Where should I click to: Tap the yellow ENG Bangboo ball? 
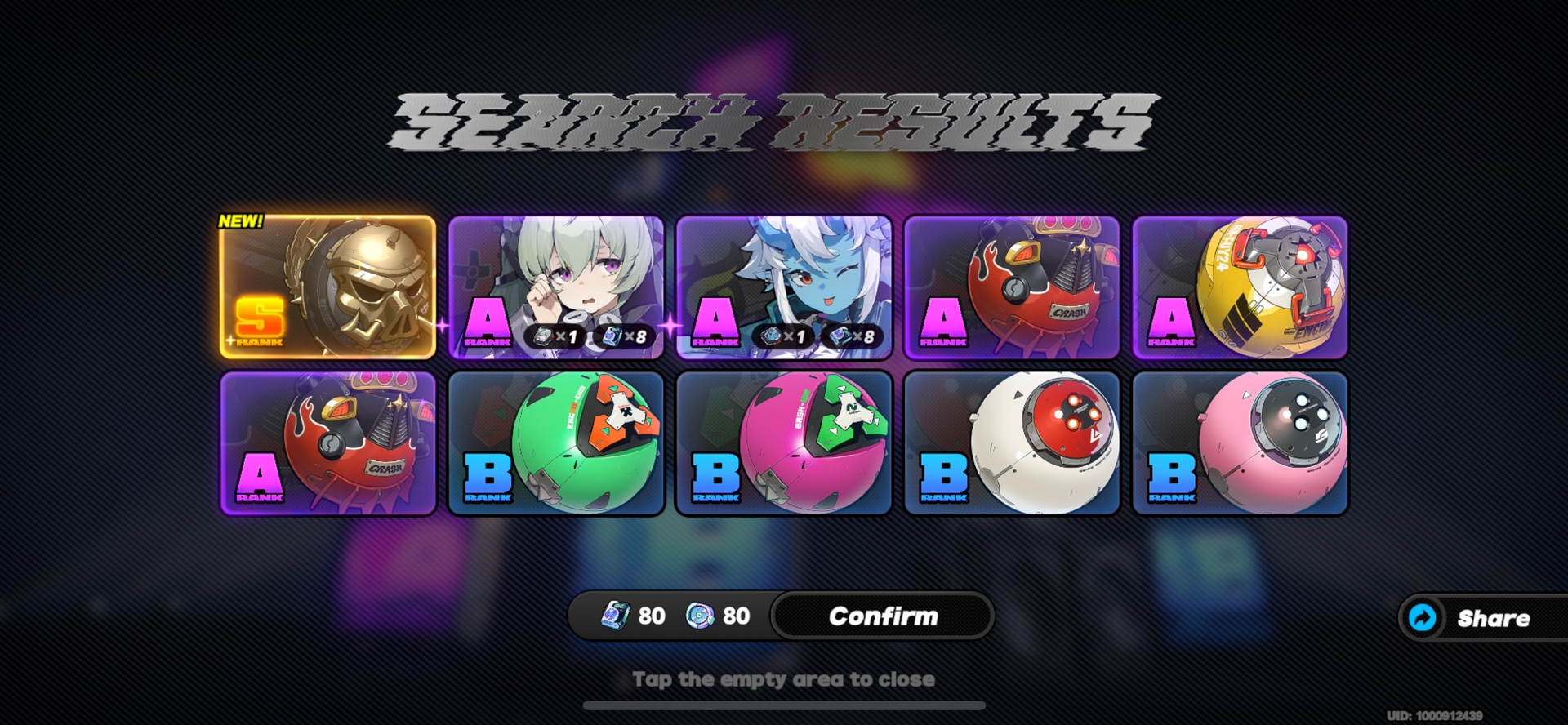(1240, 287)
